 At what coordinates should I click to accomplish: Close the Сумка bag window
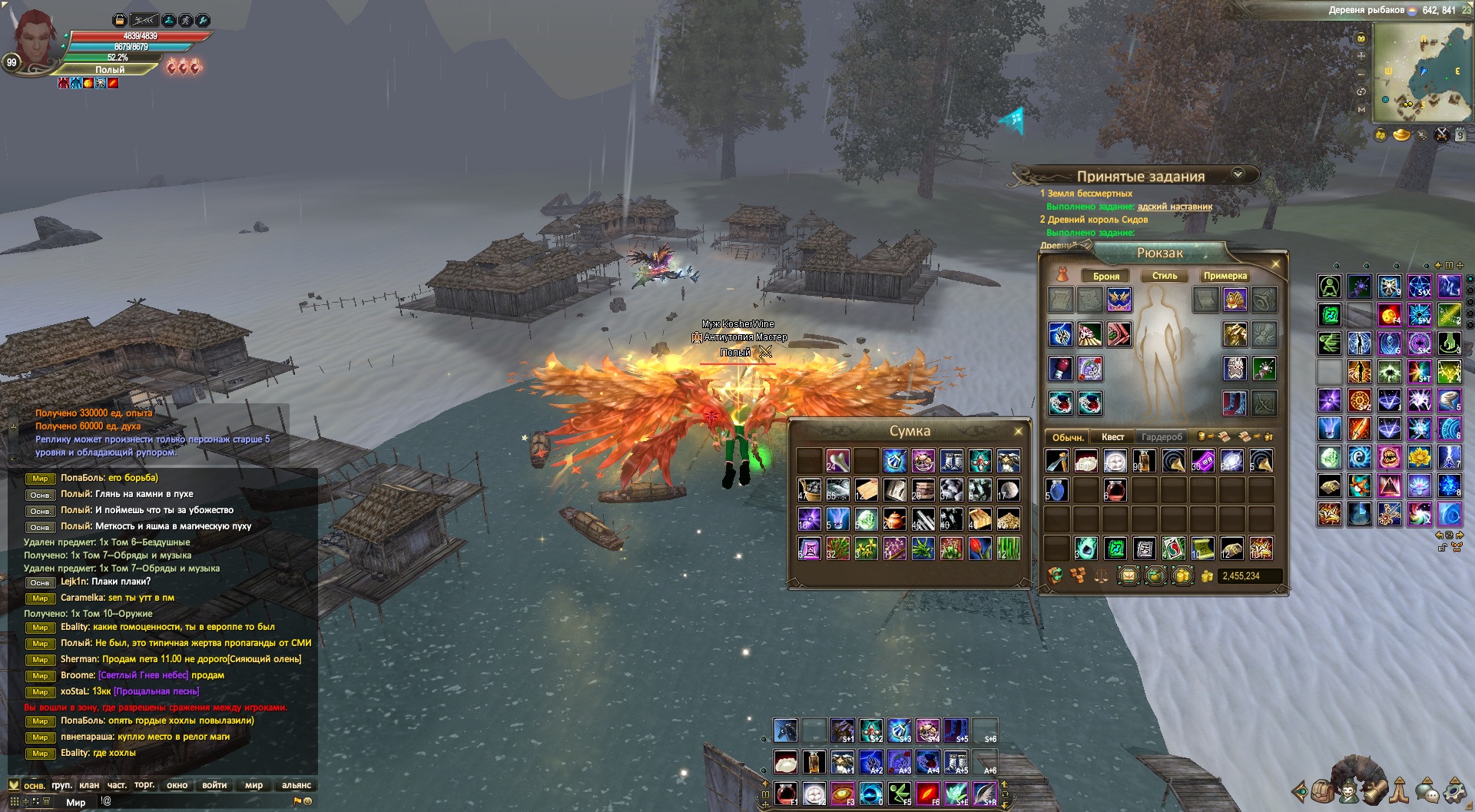click(1018, 431)
